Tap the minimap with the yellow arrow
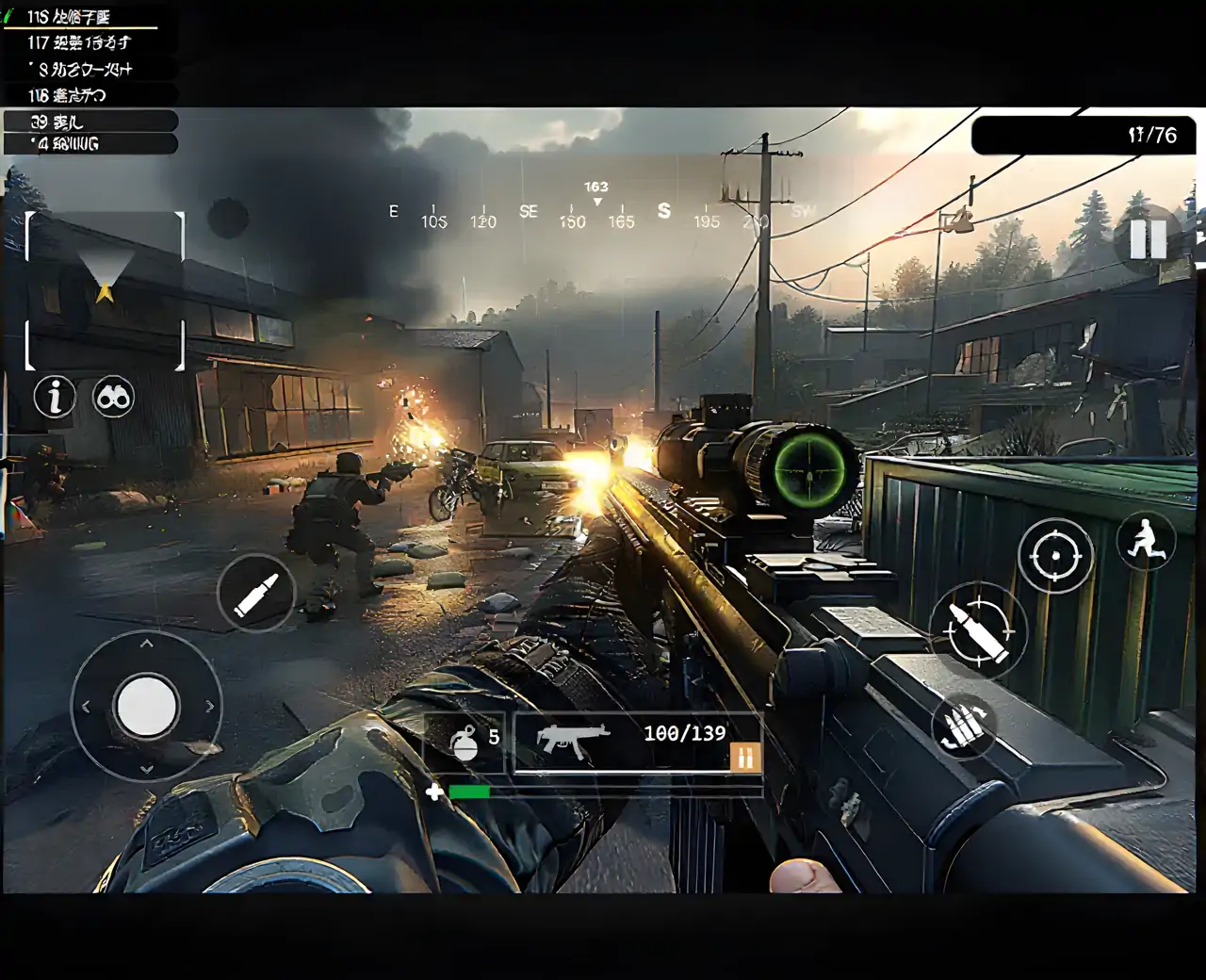 tap(105, 289)
